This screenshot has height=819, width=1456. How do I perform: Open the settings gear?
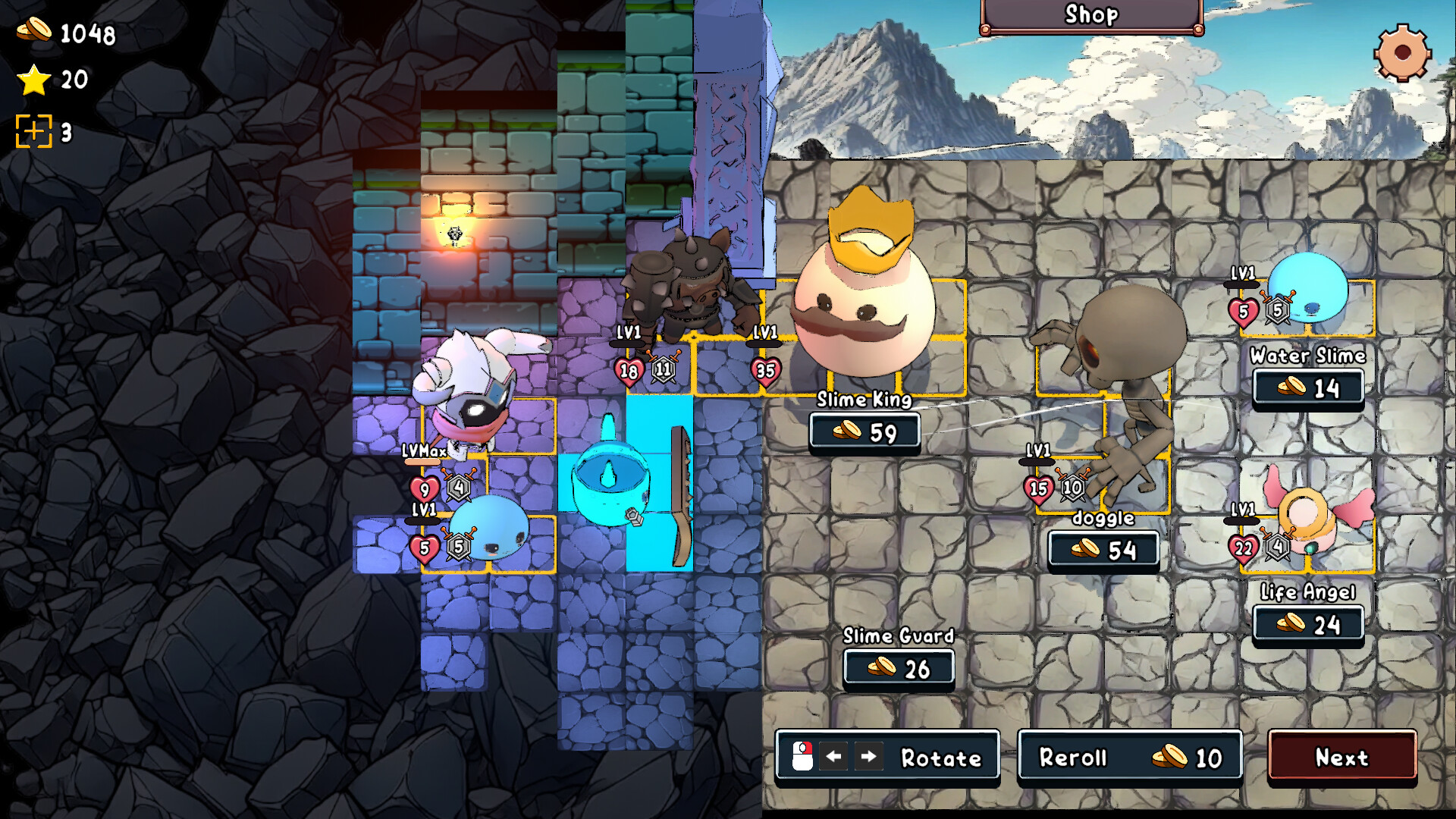point(1401,53)
